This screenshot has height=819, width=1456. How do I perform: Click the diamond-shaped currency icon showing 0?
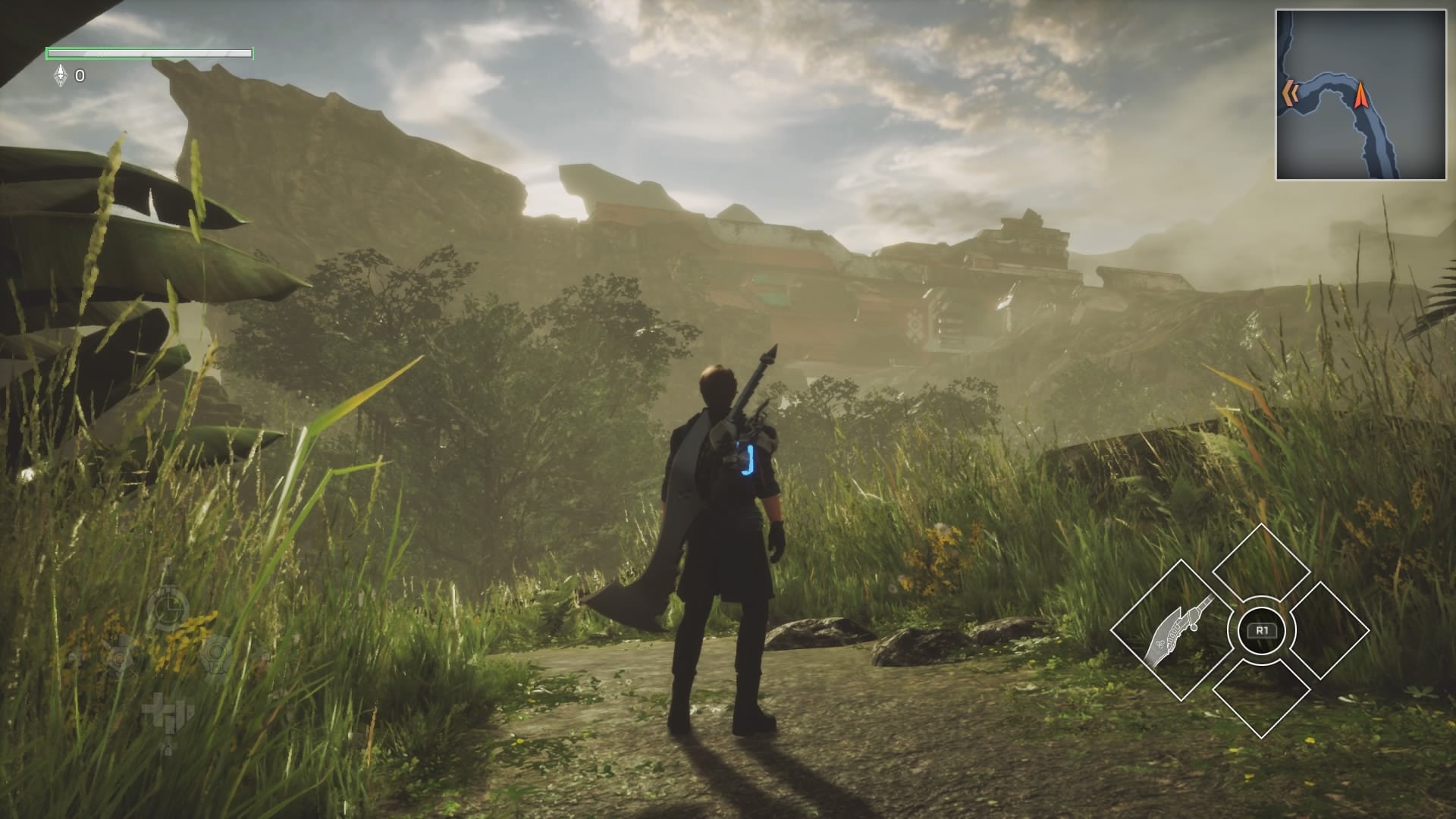coord(59,75)
